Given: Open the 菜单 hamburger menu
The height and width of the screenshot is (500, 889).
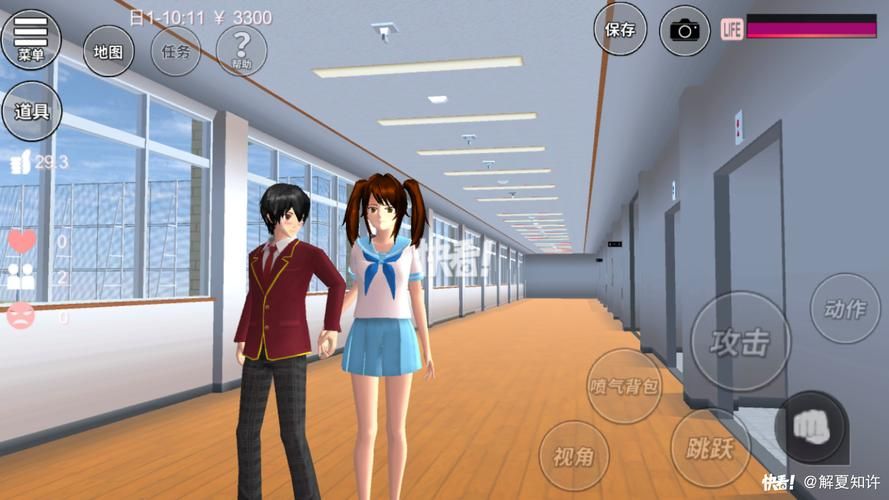Looking at the screenshot, I should pyautogui.click(x=30, y=40).
